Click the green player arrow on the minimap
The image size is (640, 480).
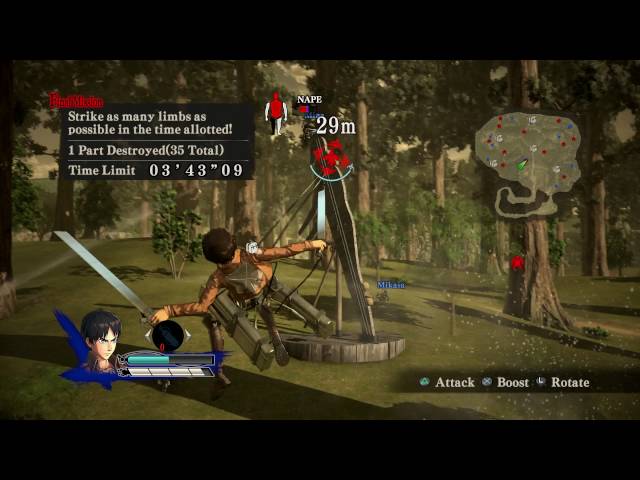[522, 165]
